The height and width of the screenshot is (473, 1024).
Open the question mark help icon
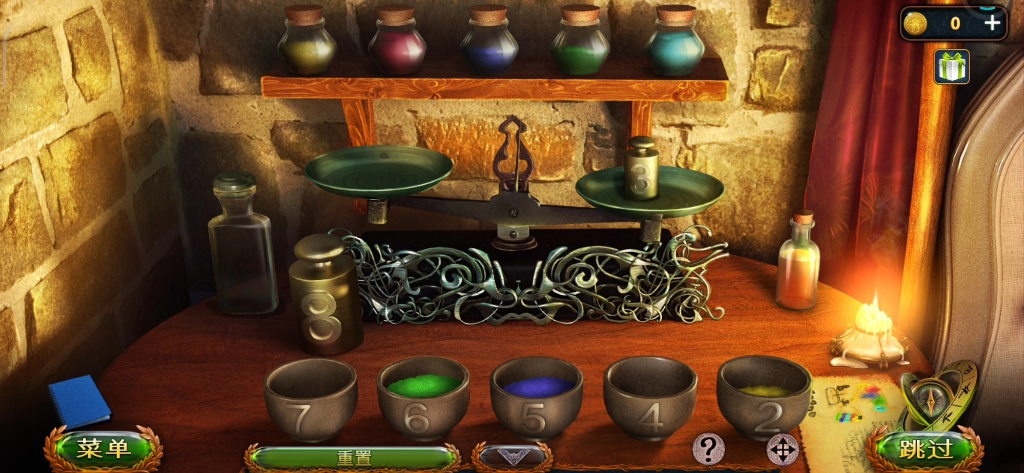click(x=708, y=449)
